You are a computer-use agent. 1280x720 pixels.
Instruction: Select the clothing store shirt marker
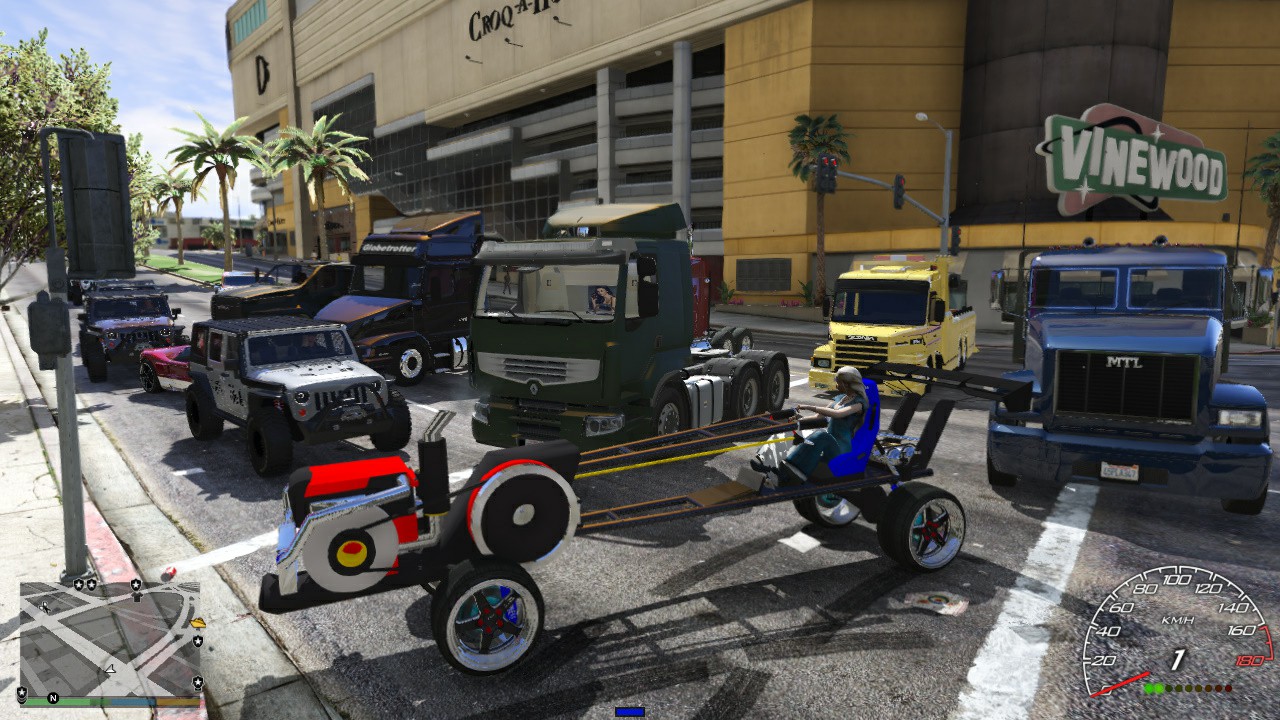[x=136, y=597]
